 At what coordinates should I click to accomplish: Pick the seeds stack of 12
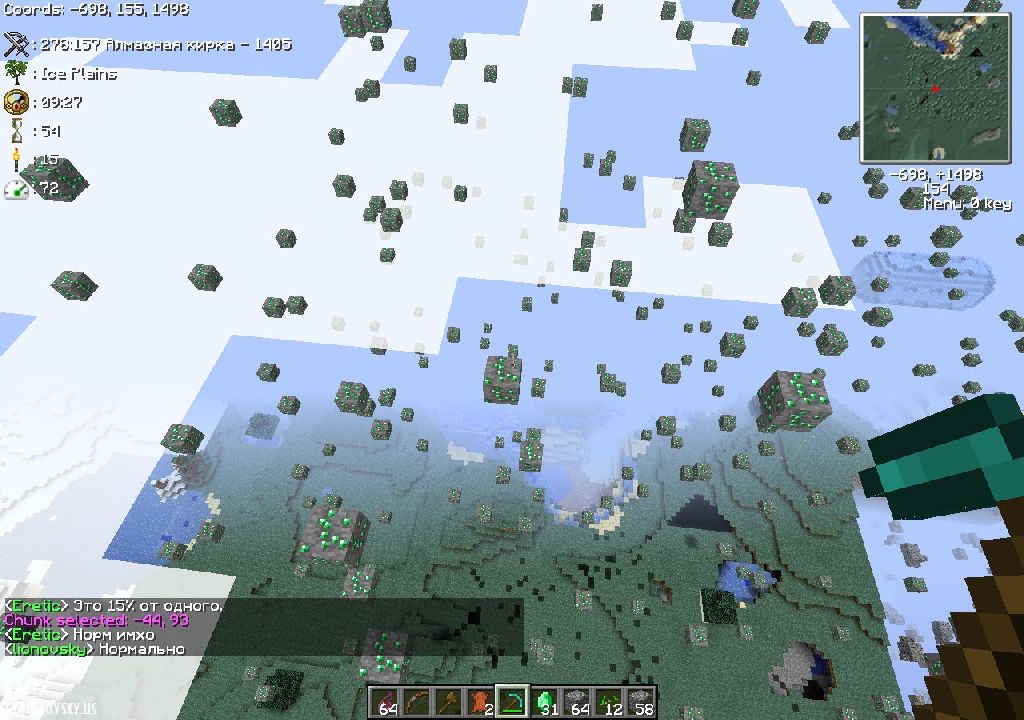click(609, 702)
